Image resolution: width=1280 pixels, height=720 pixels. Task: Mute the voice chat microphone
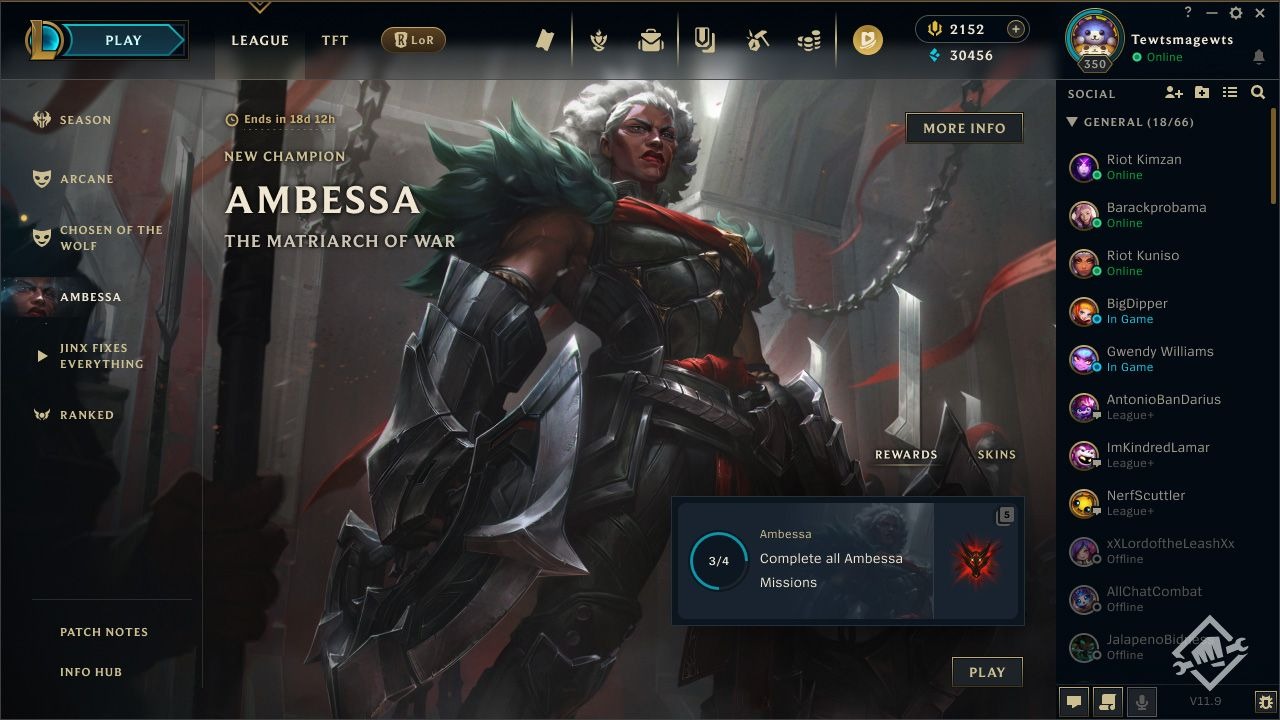coord(1143,702)
